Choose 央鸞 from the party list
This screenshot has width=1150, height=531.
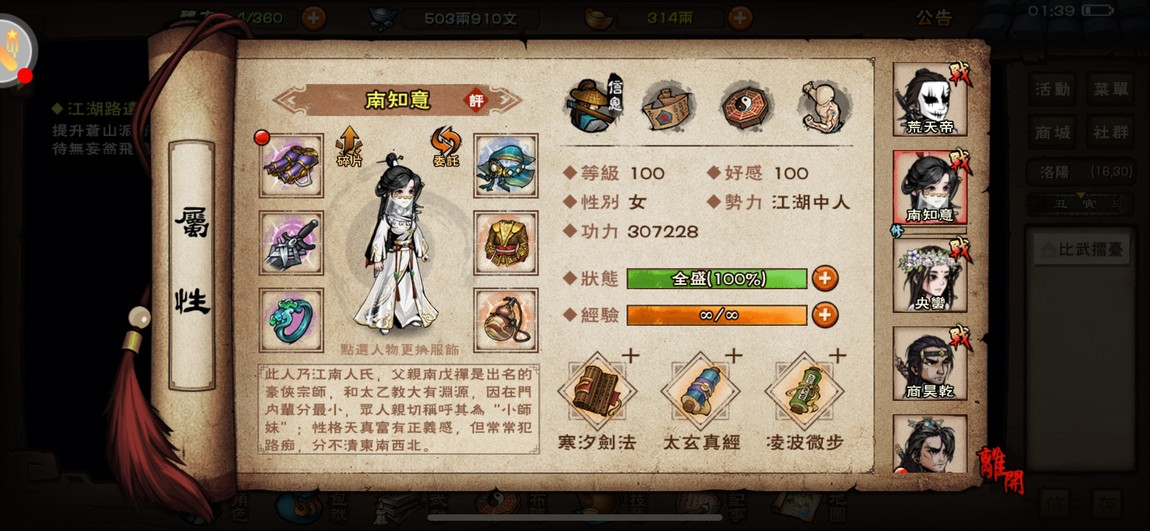(929, 273)
